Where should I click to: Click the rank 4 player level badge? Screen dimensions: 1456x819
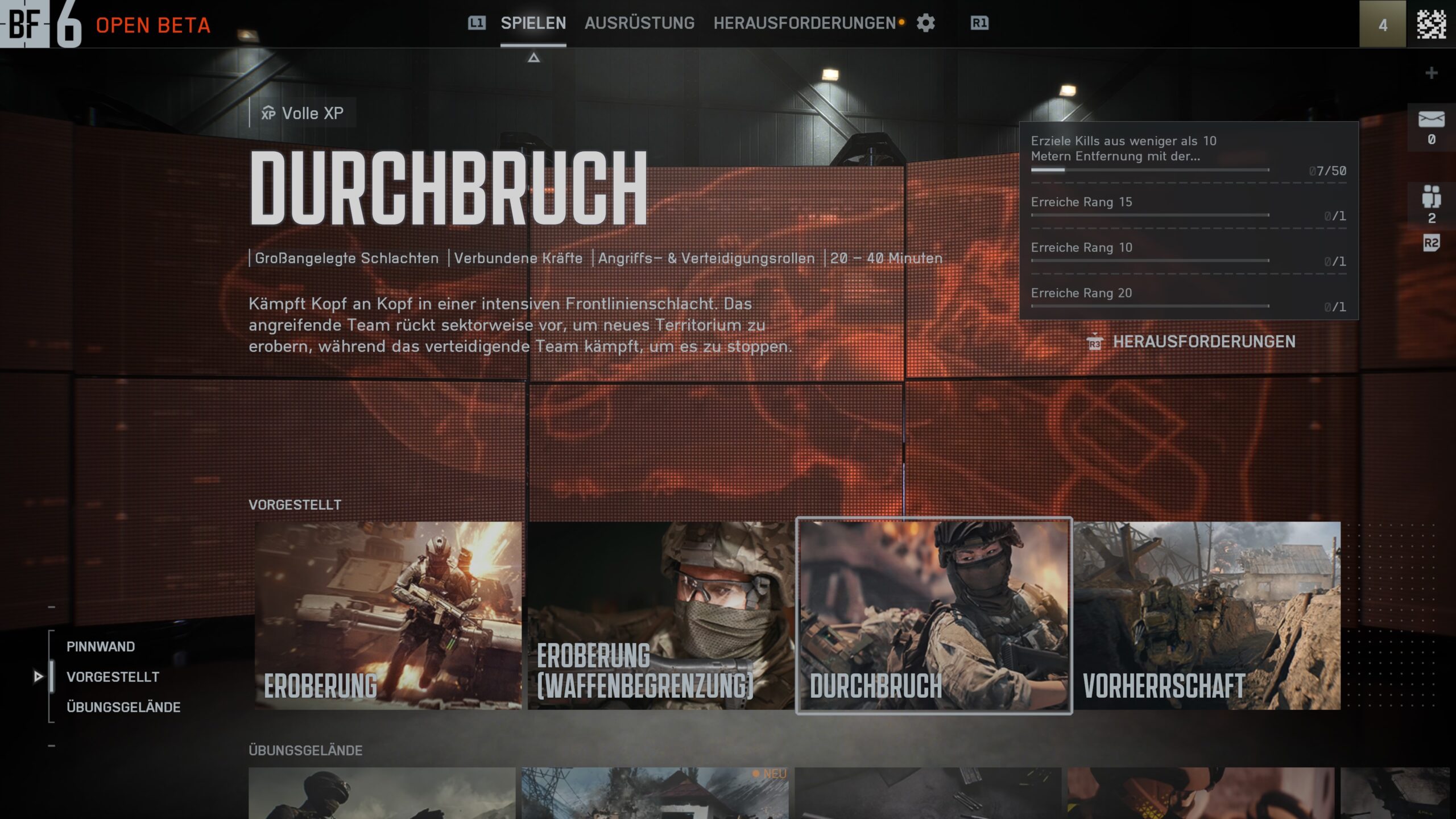point(1383,24)
